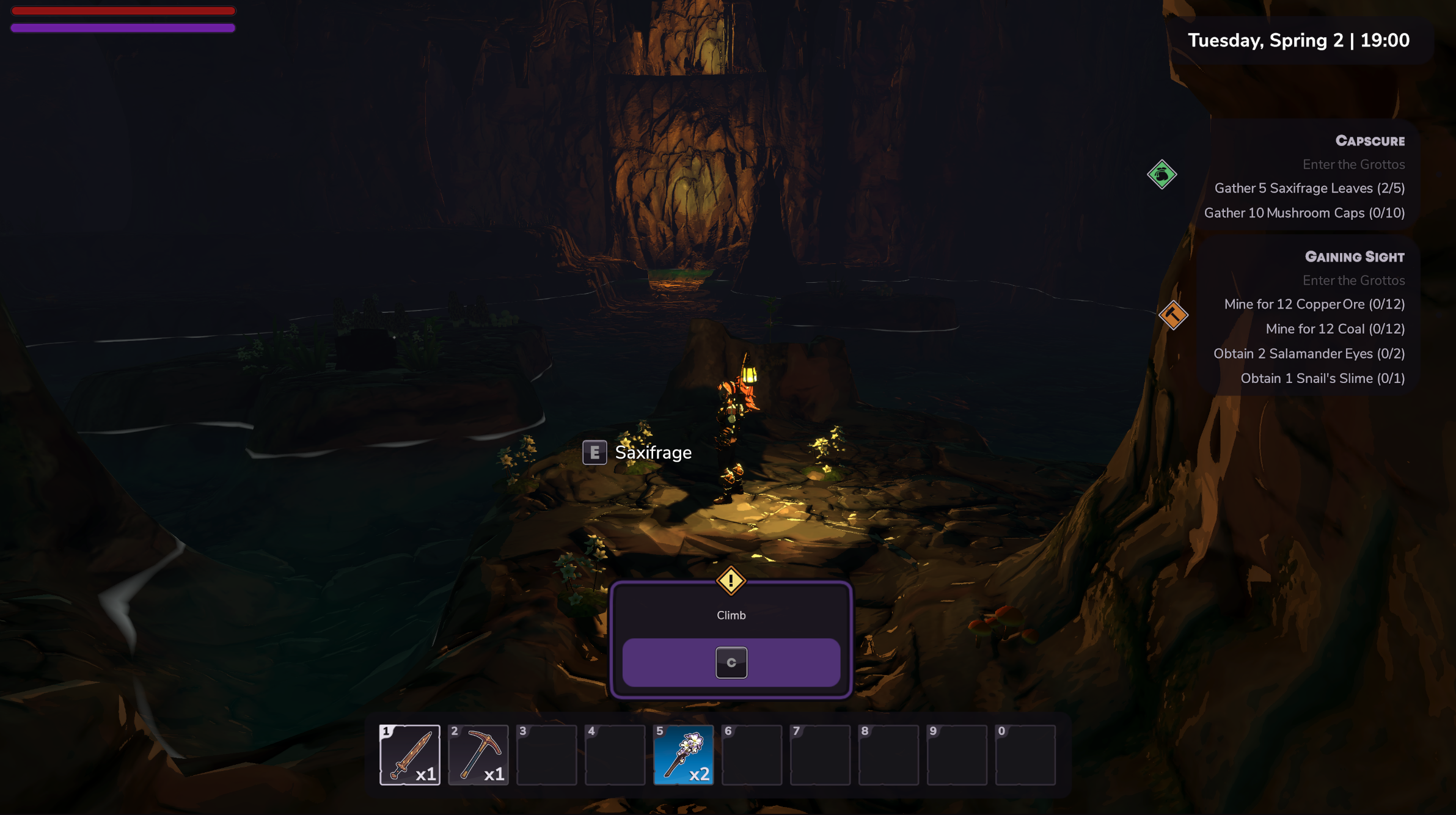Choose the saxifrage flower hotbar slot

tap(683, 755)
